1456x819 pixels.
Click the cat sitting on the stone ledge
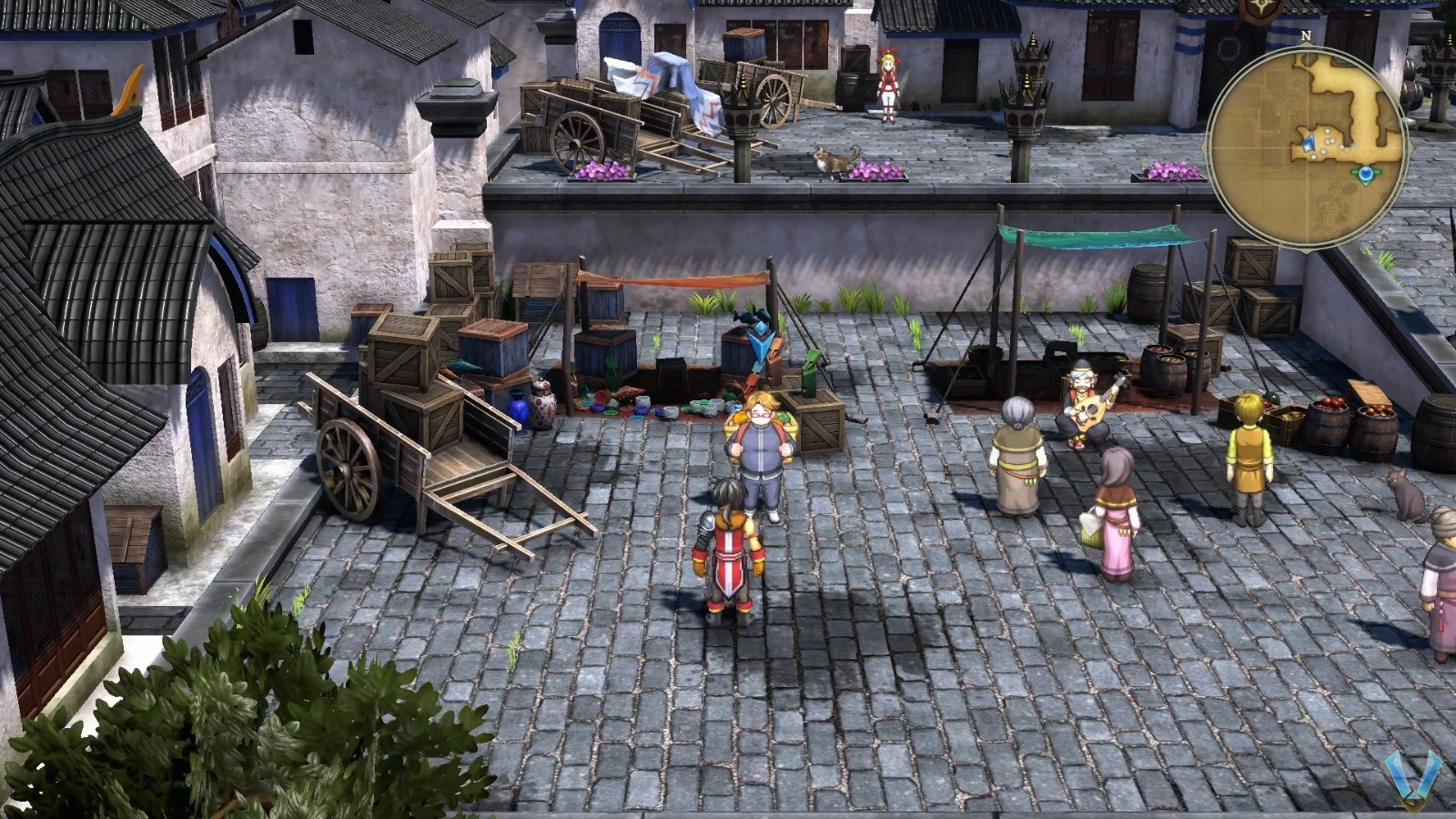click(x=833, y=157)
